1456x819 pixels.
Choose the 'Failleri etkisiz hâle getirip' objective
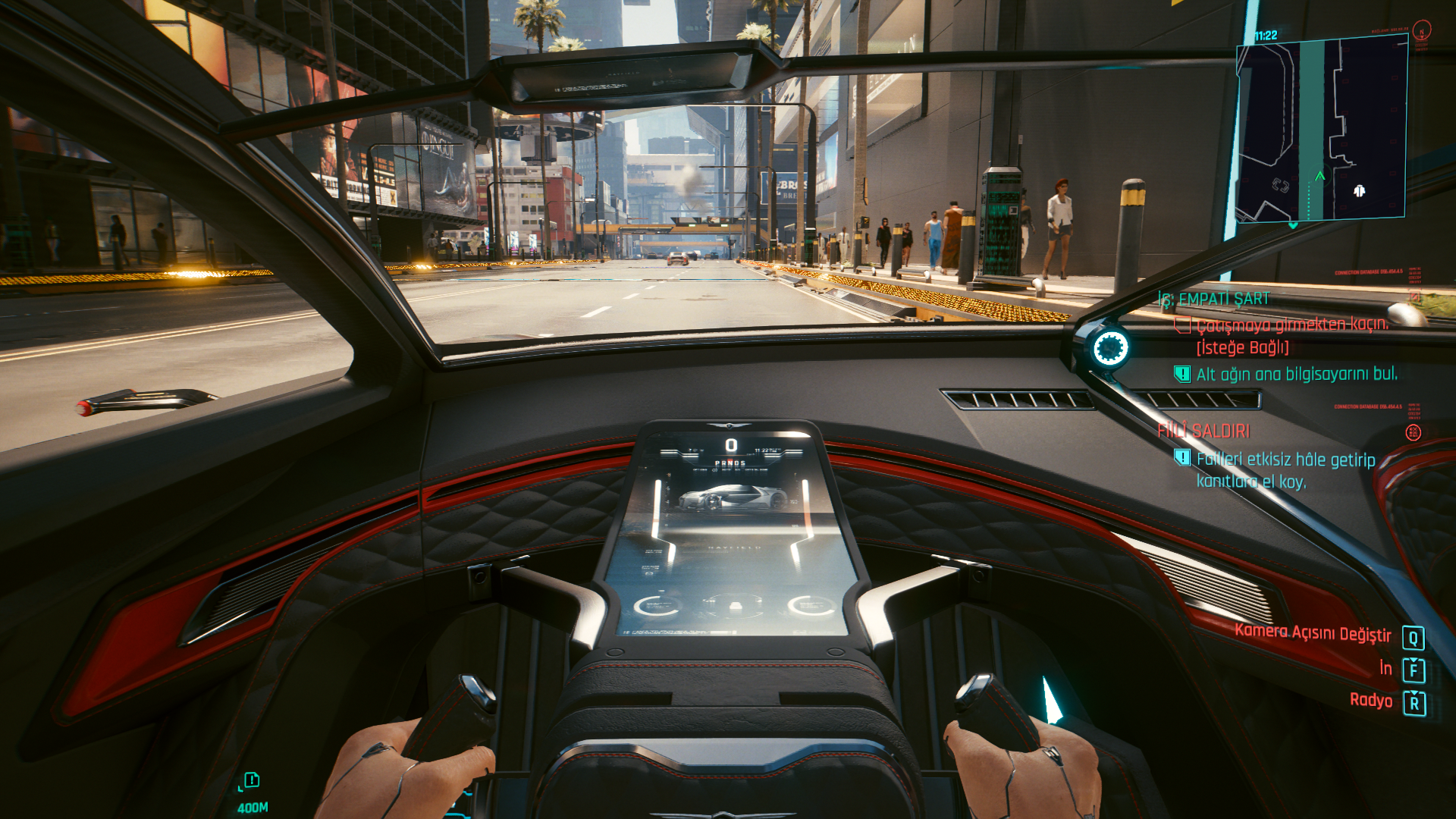[1285, 460]
